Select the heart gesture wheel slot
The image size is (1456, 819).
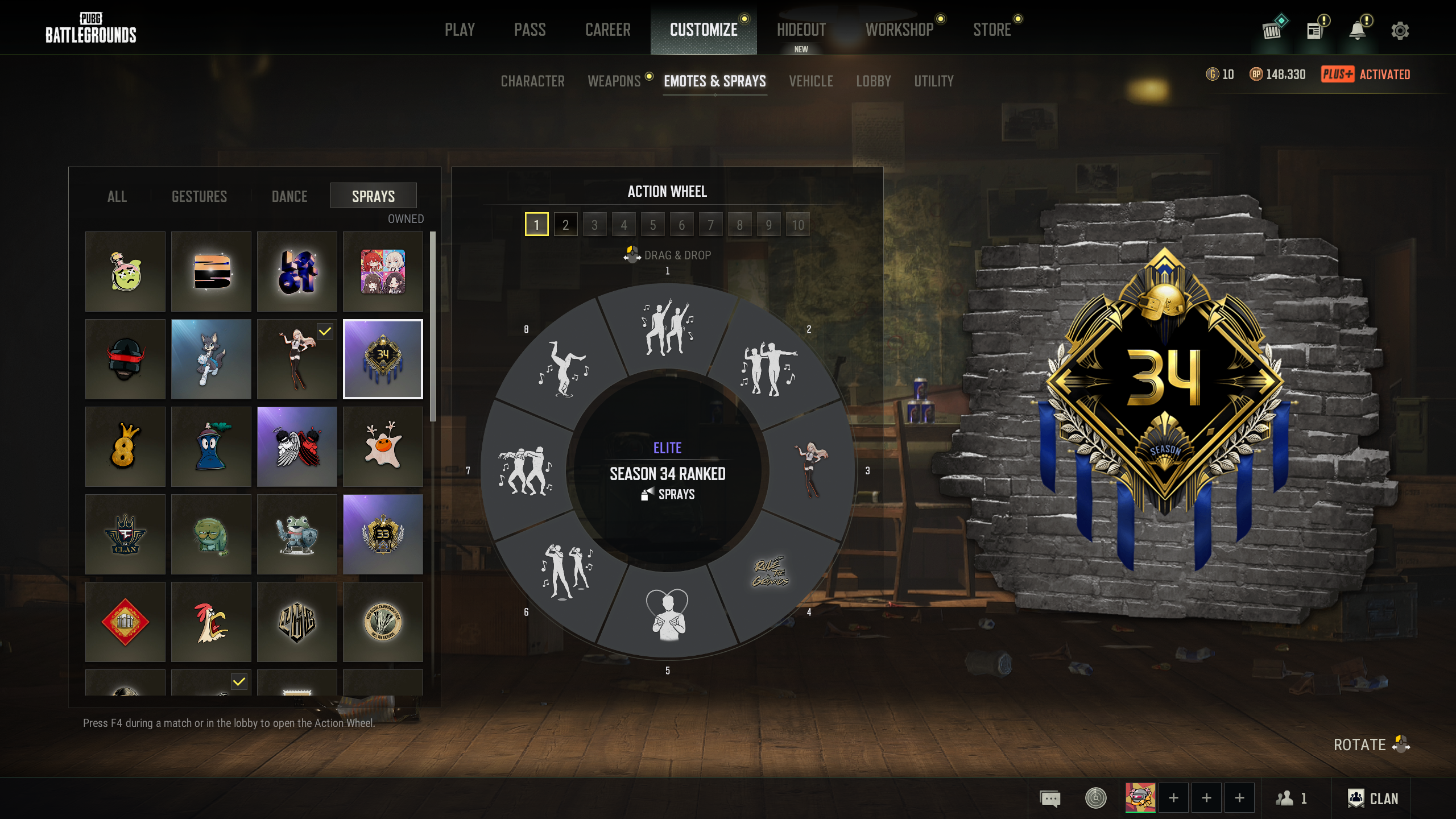[x=668, y=614]
